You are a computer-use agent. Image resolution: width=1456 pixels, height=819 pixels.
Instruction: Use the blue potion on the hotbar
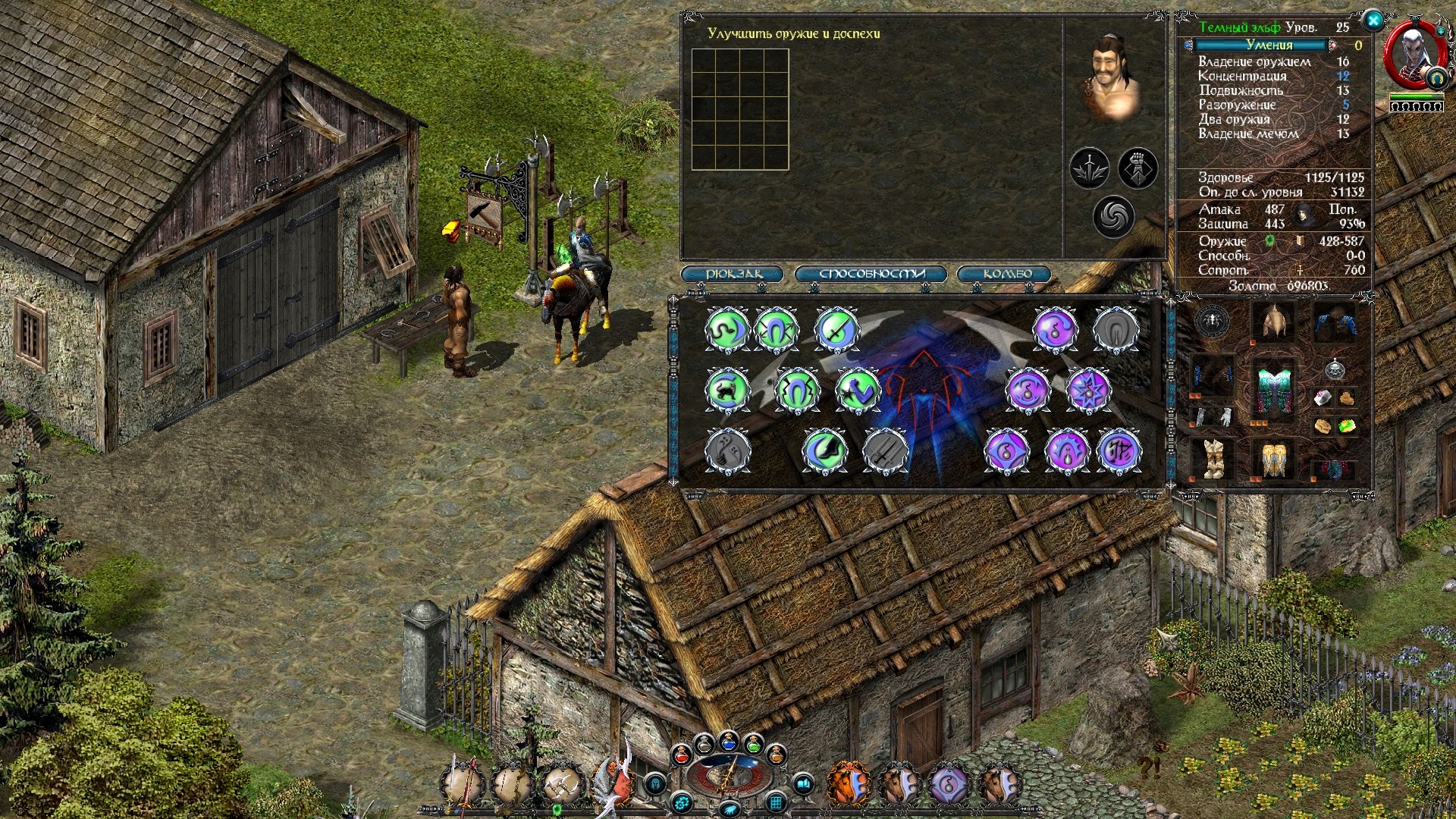click(x=729, y=741)
